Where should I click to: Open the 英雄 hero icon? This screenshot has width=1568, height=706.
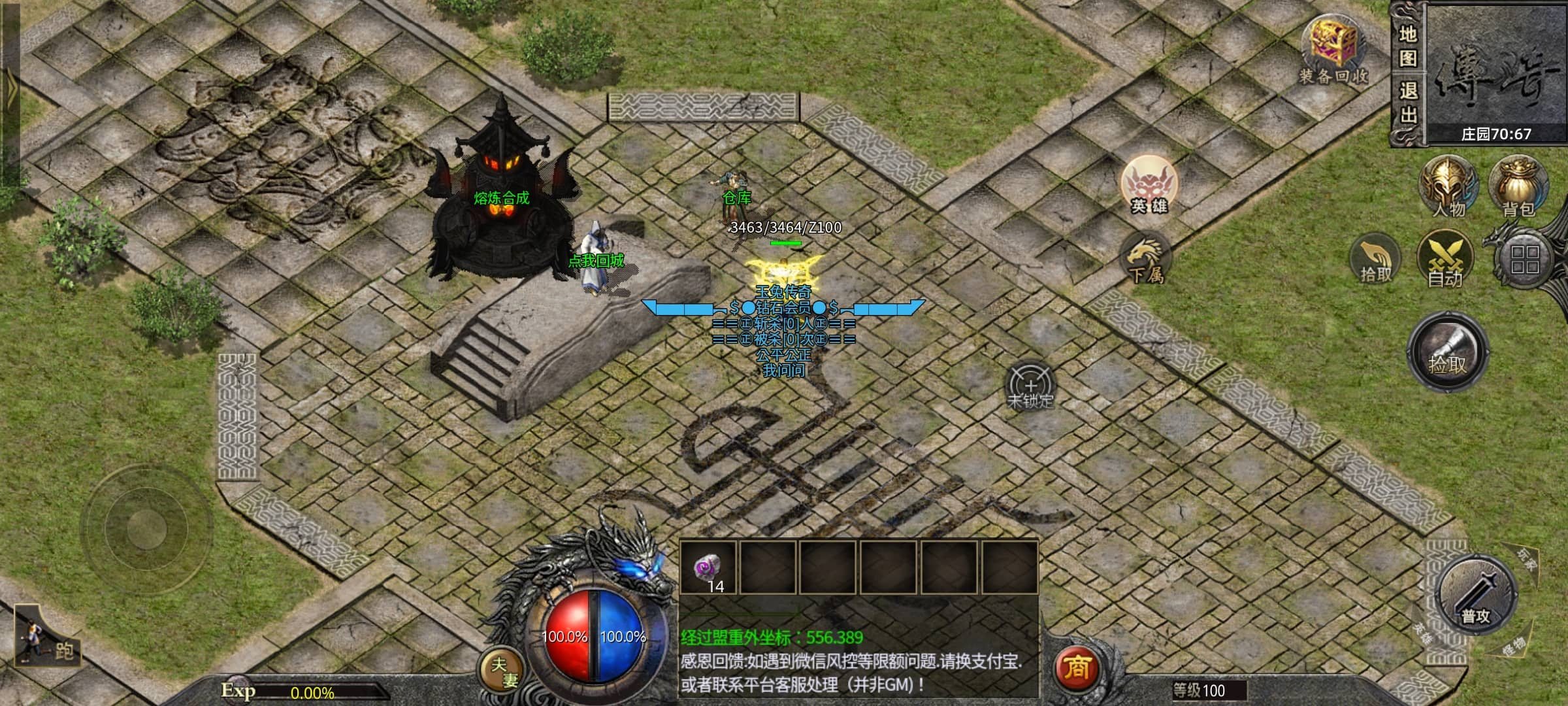[x=1149, y=184]
